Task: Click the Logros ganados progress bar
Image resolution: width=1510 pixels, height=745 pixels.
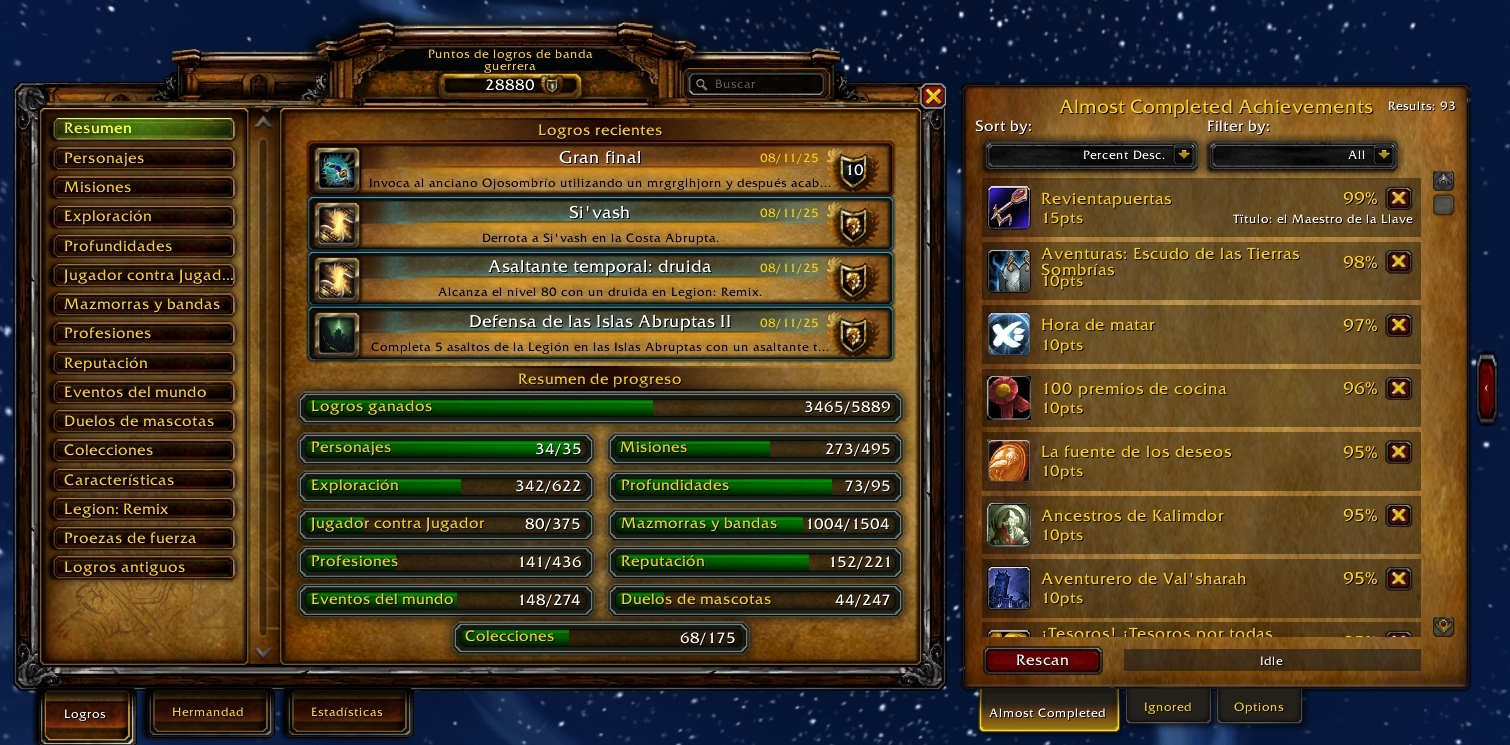Action: 600,408
